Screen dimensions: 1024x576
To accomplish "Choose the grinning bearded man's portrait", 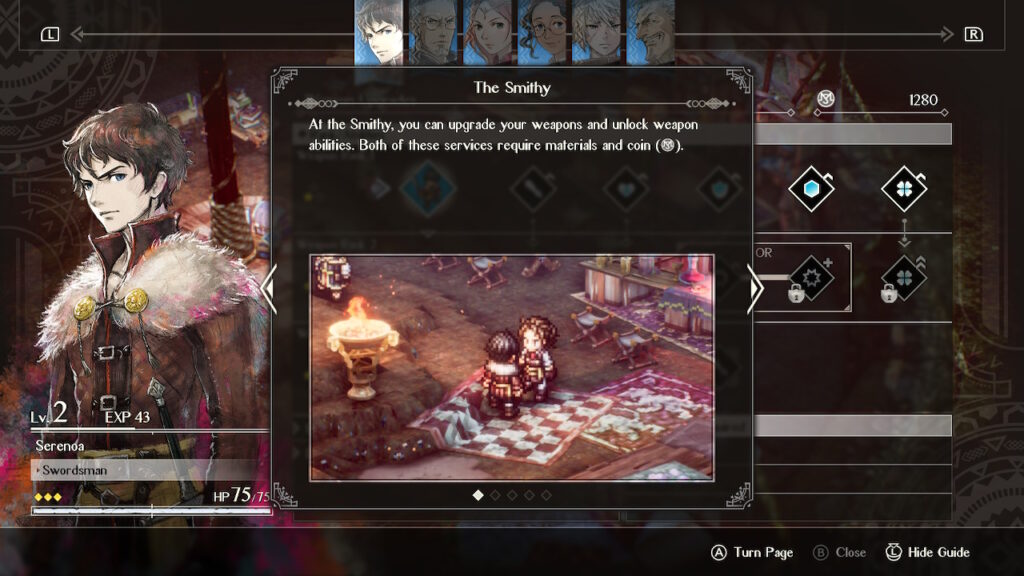I will pos(651,33).
